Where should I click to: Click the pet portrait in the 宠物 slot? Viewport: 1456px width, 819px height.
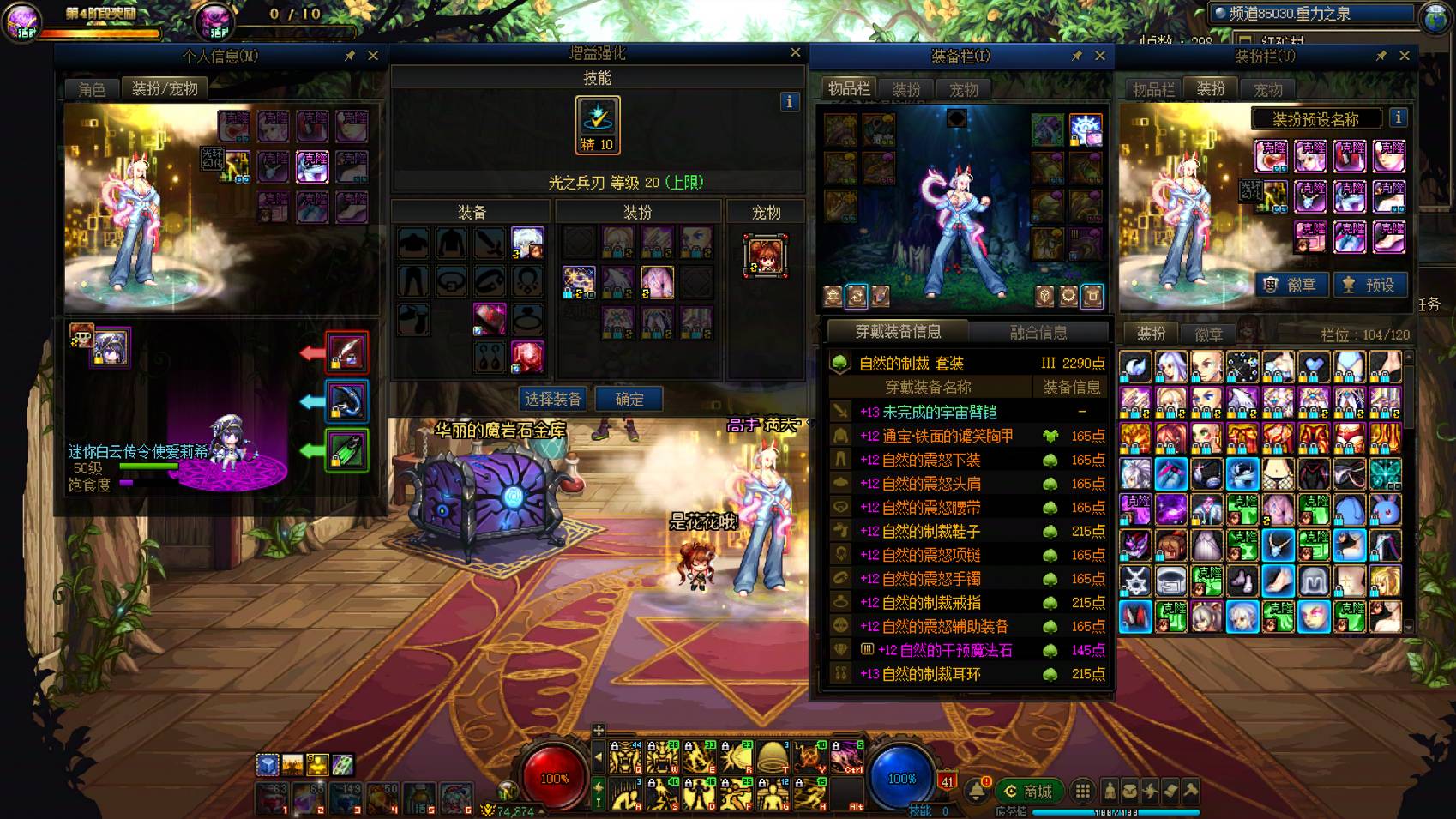point(766,256)
